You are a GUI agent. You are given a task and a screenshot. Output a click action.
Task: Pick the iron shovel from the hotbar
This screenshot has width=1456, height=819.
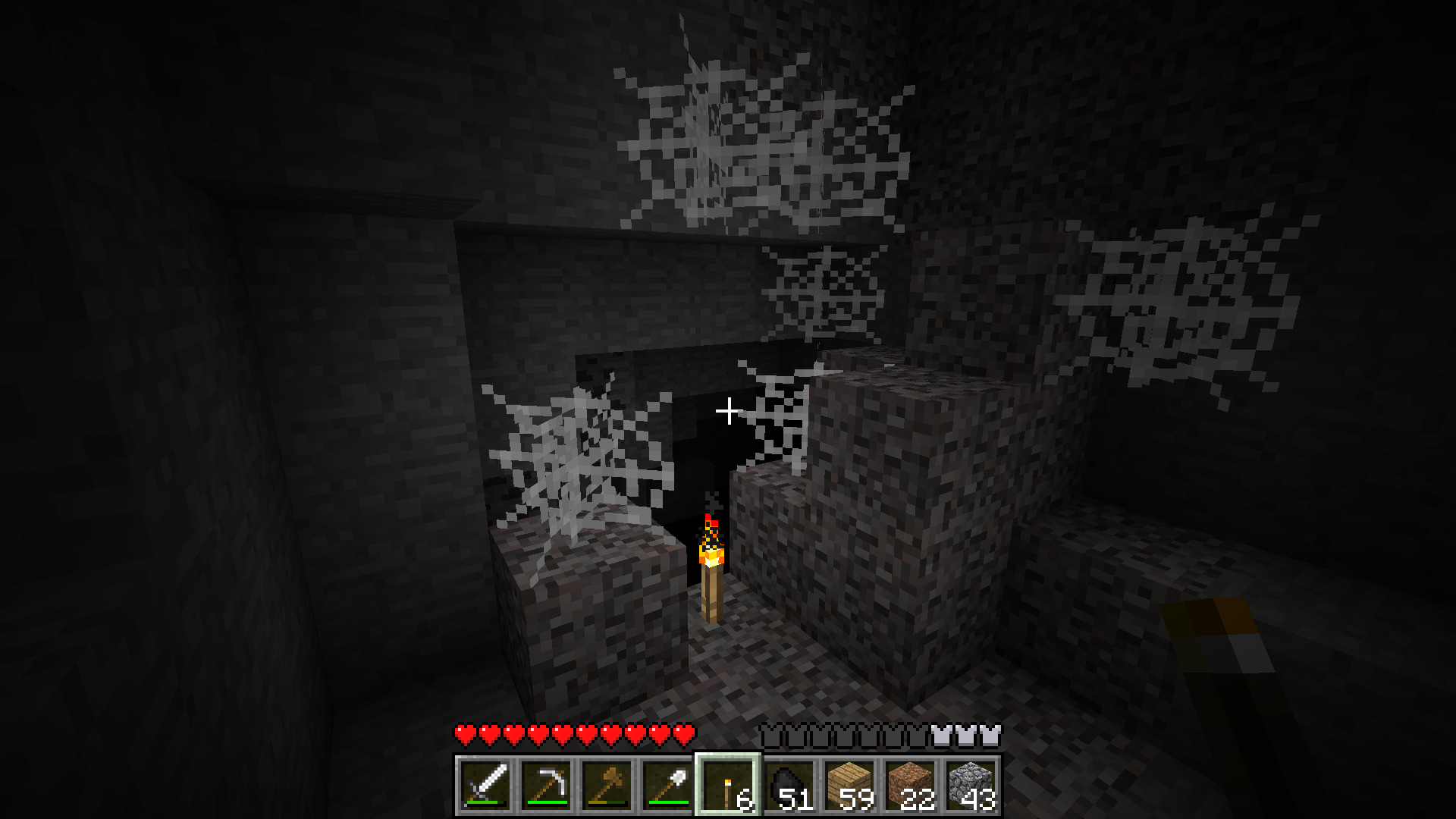click(x=667, y=785)
